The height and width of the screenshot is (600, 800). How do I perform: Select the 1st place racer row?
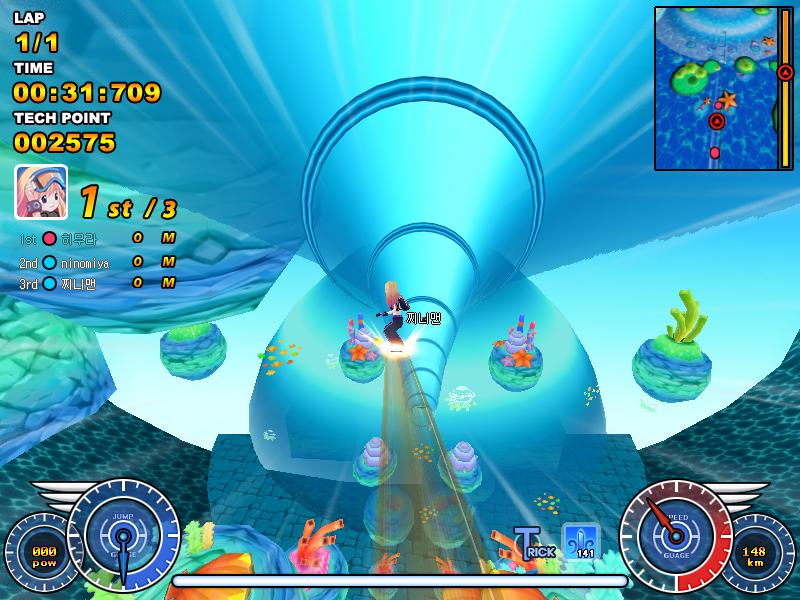tap(97, 238)
